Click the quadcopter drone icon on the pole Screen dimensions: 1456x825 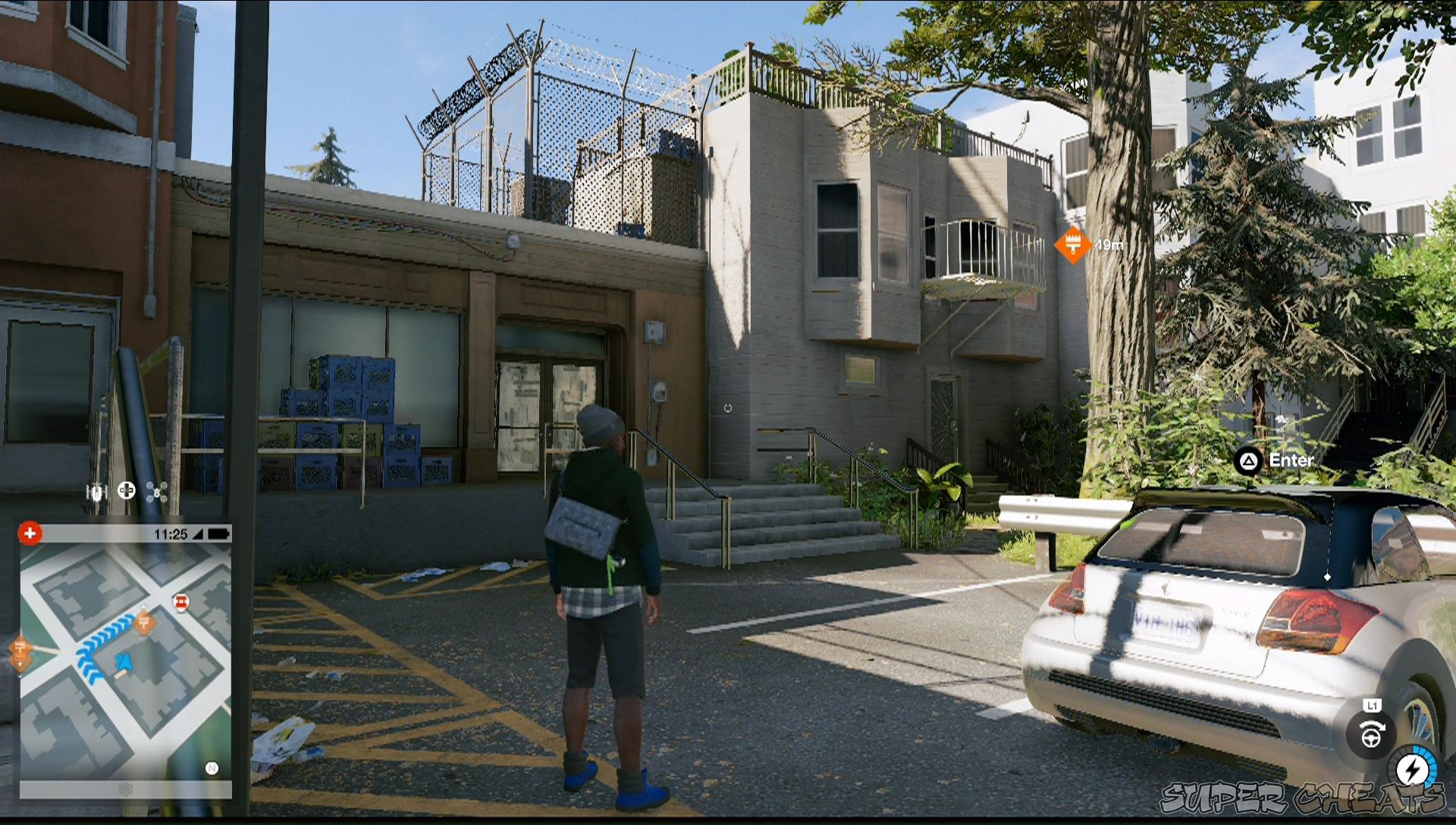click(157, 493)
